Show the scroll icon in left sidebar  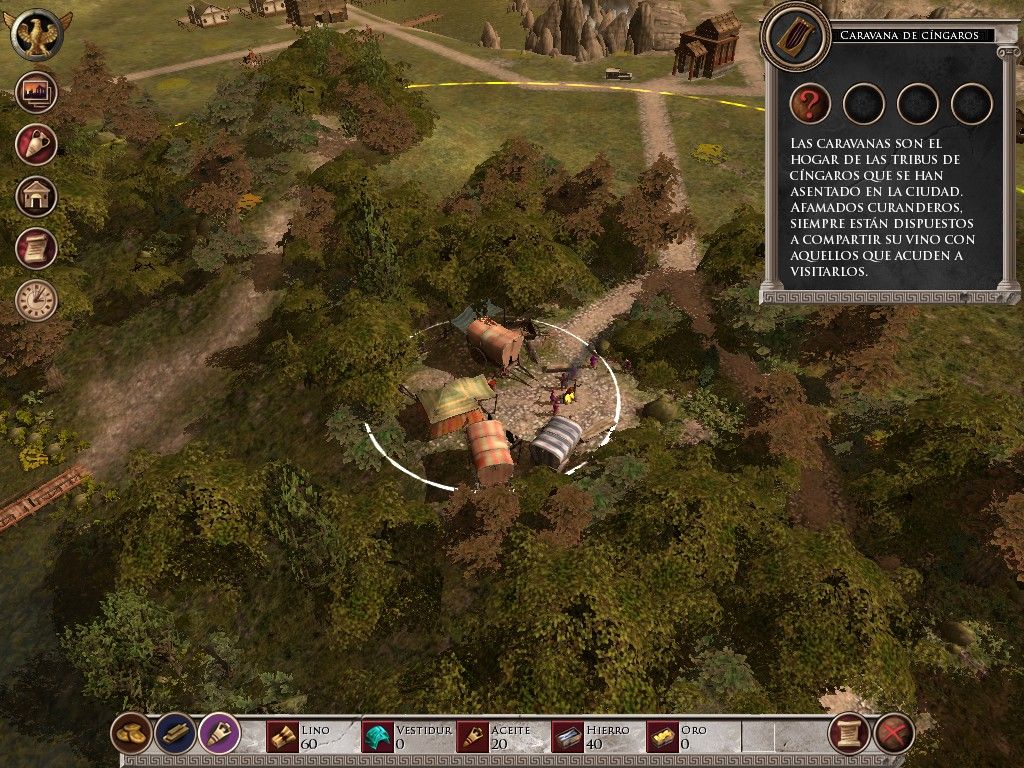[36, 248]
